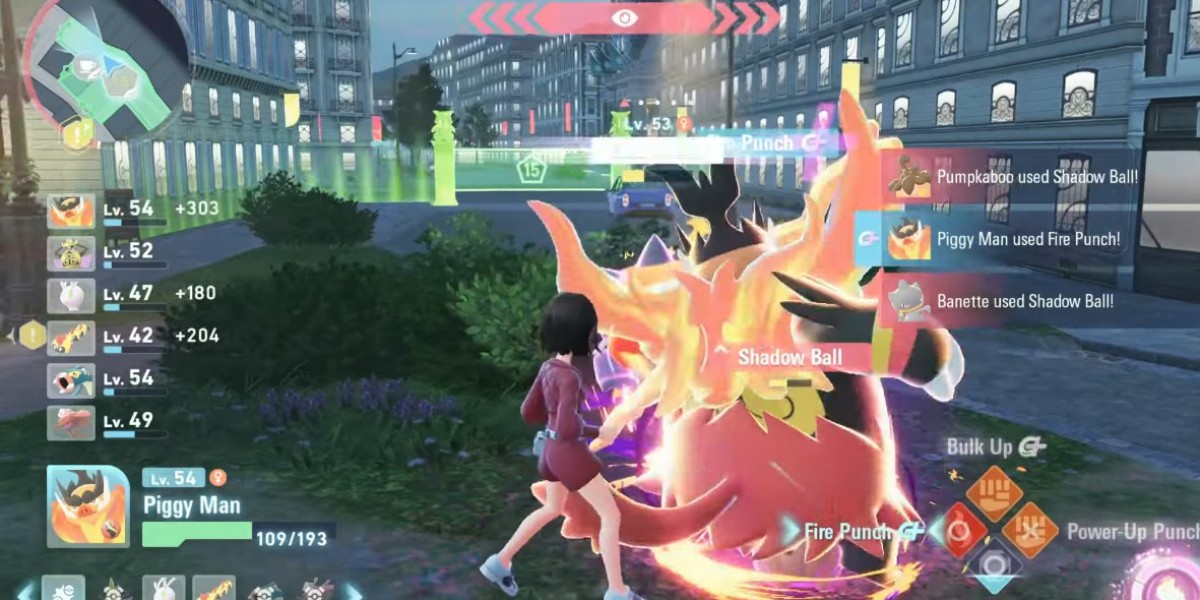Viewport: 1200px width, 600px height.
Task: Click Piggy Man's large active portrait
Action: coord(88,506)
